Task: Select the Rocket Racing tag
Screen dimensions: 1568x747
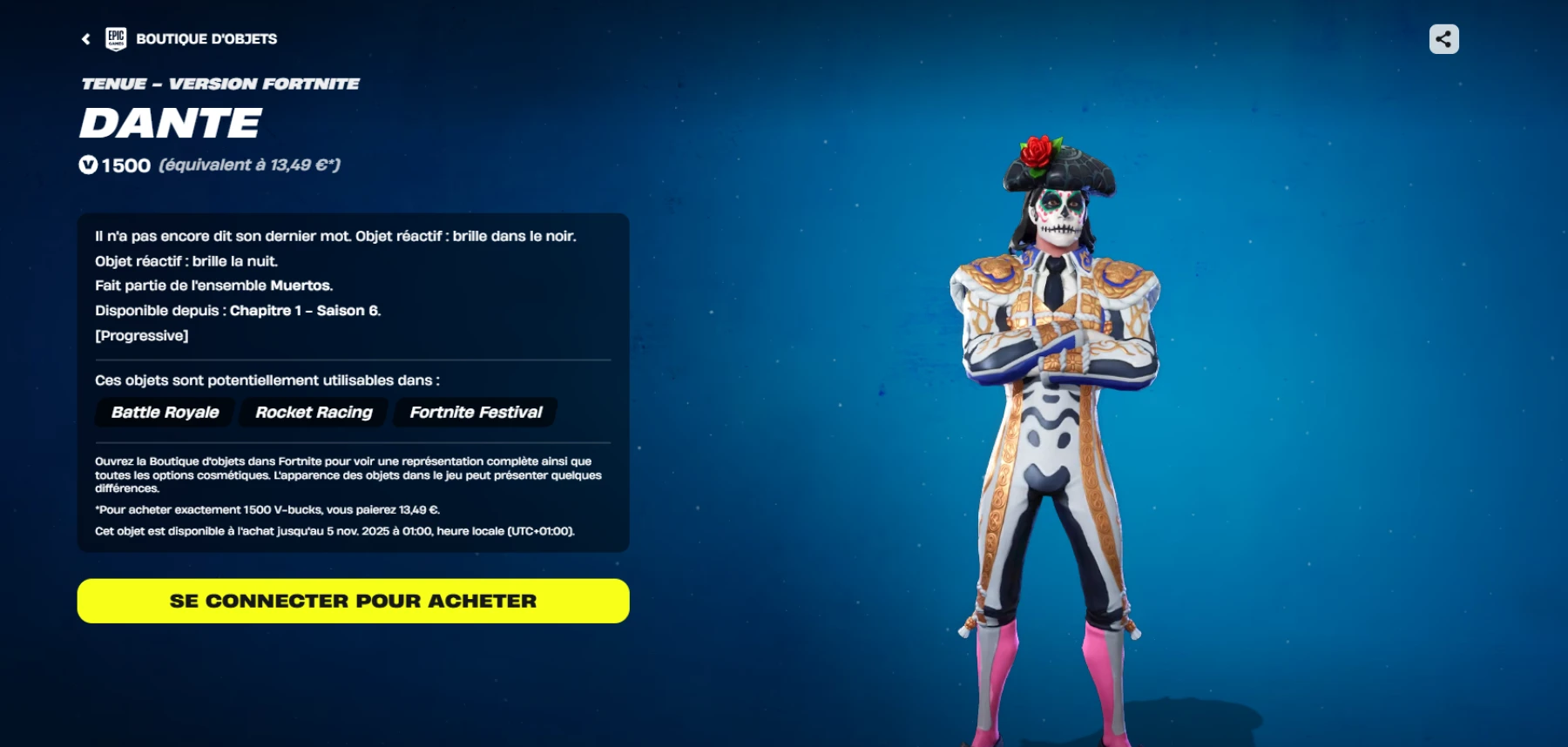Action: click(312, 412)
